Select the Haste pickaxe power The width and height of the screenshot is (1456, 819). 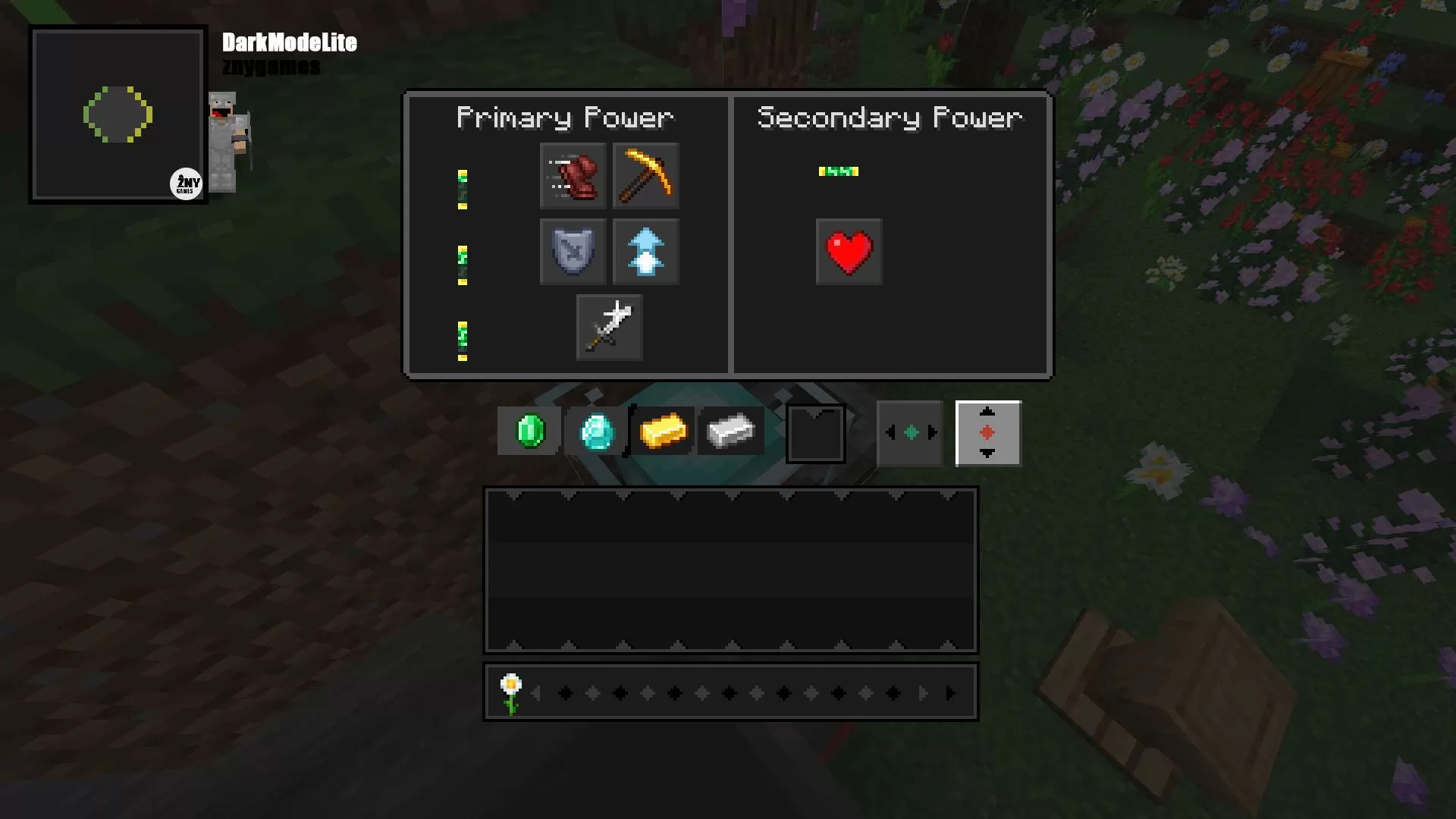pos(645,176)
